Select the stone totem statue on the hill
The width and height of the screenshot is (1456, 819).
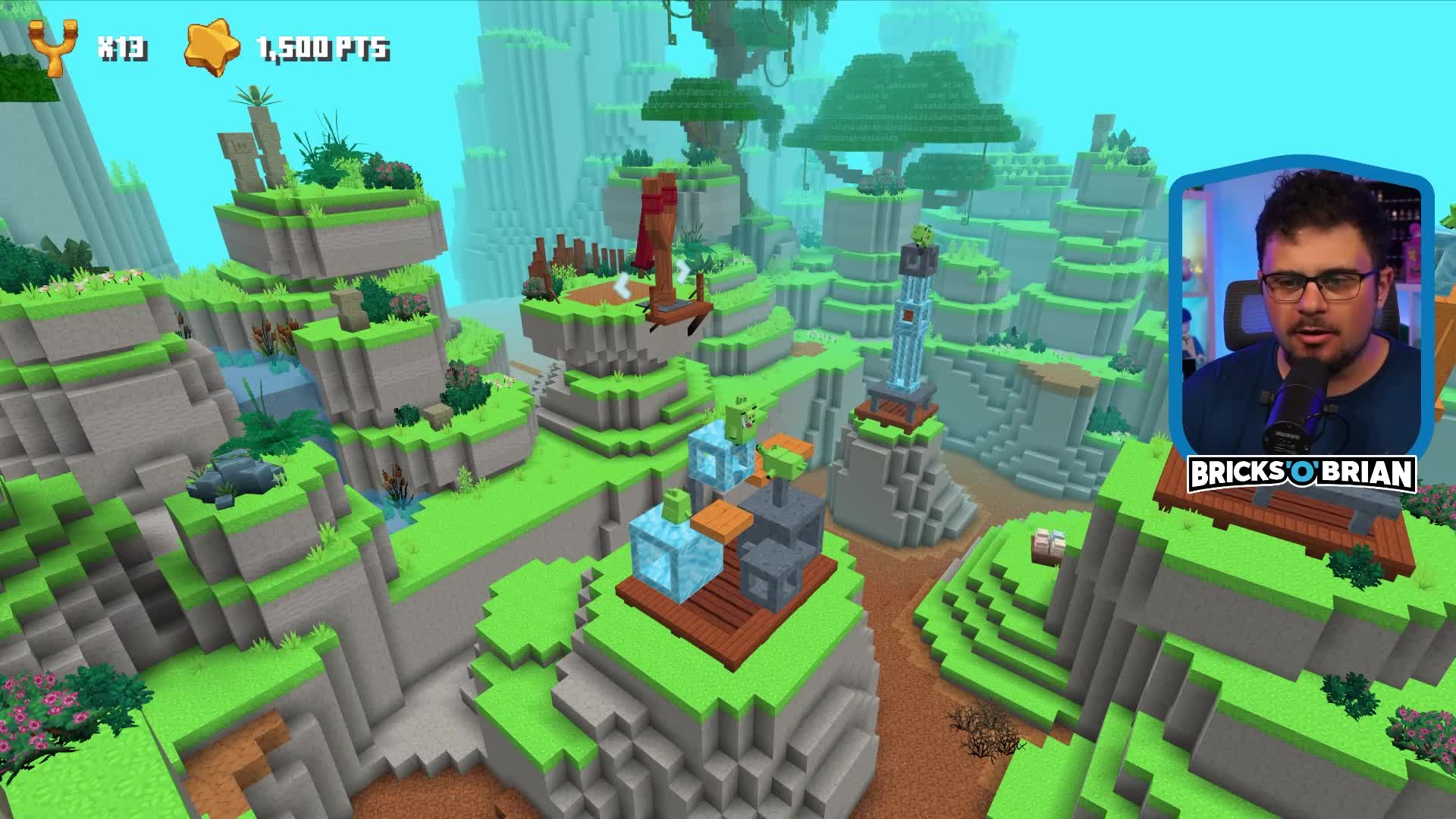click(x=244, y=152)
